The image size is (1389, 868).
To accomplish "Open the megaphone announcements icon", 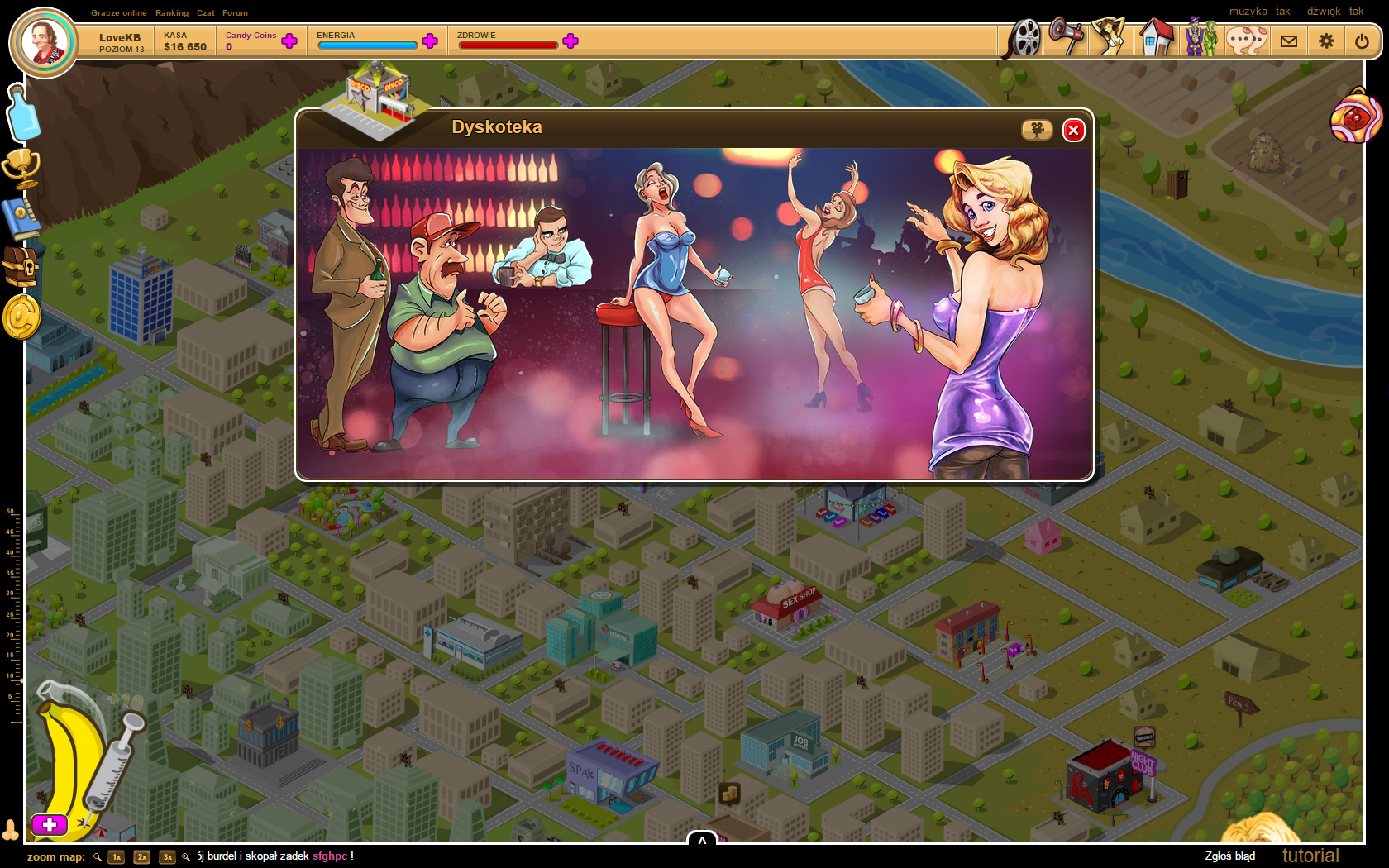I will (1067, 36).
